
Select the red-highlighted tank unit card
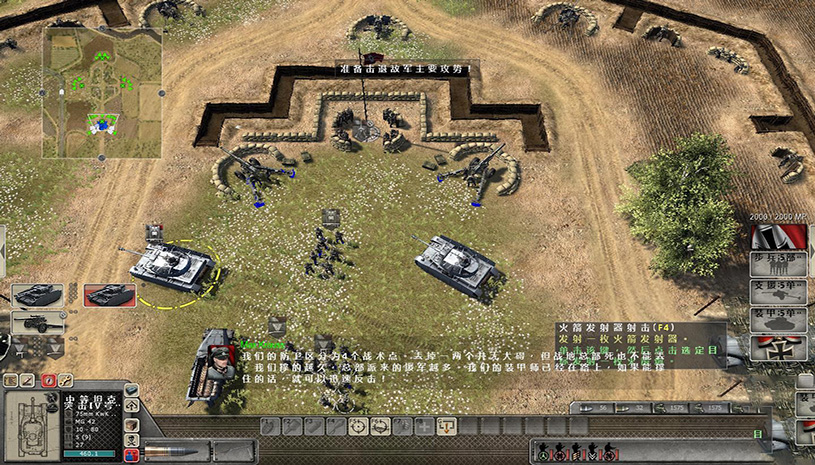point(109,295)
